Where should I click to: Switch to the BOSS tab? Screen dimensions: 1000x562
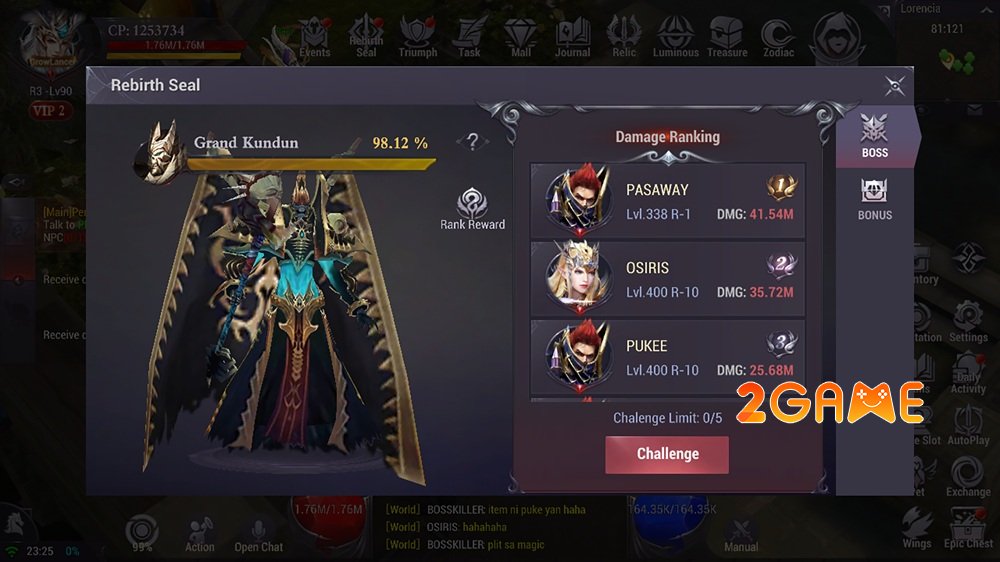pos(874,136)
